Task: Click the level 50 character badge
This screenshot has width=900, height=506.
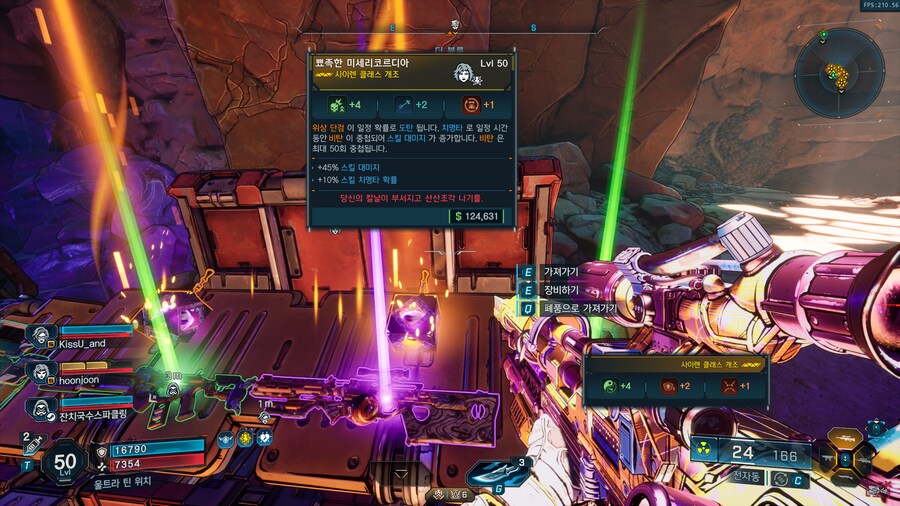Action: [x=64, y=462]
